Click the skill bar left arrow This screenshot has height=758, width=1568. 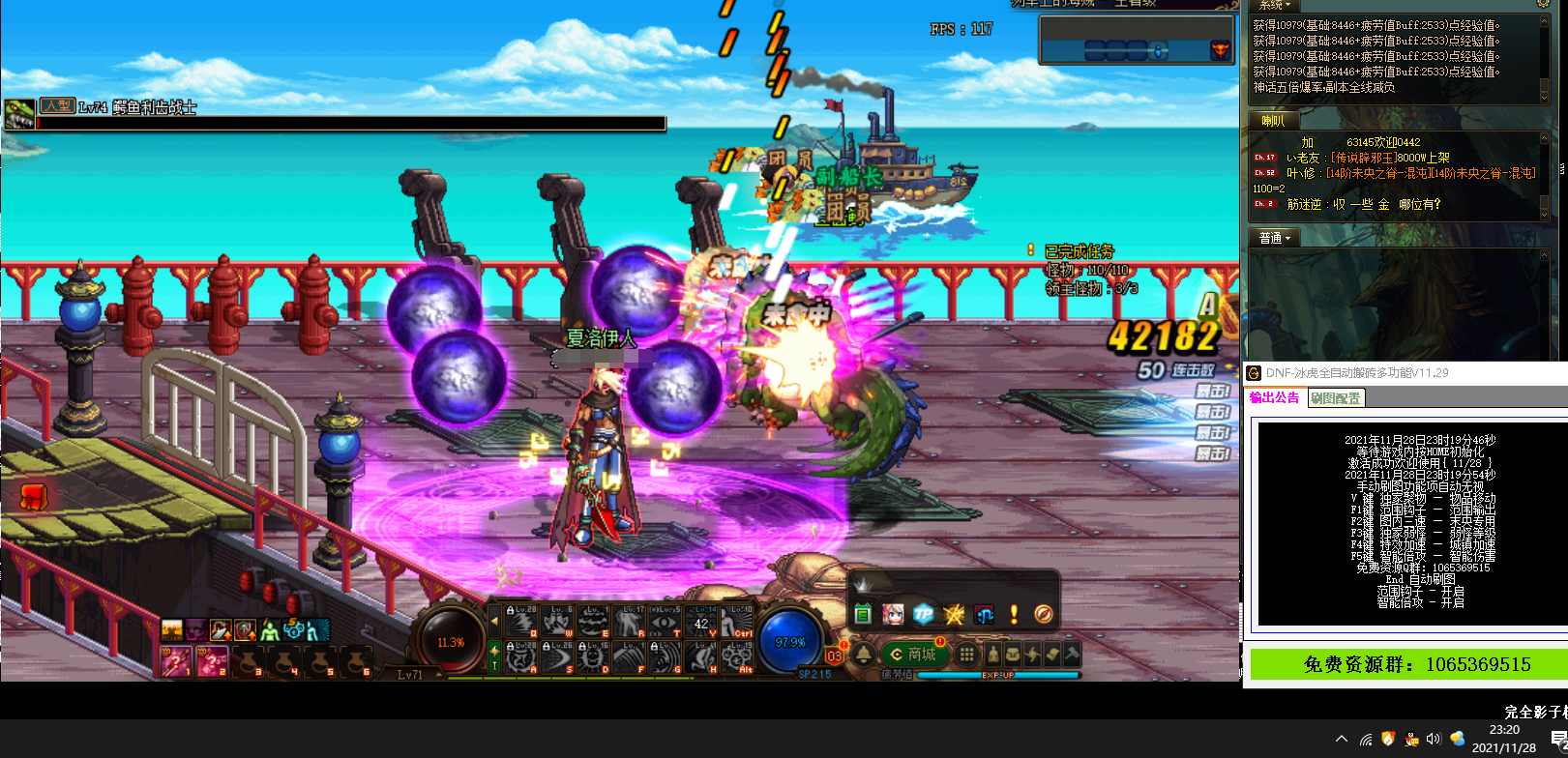[x=495, y=622]
